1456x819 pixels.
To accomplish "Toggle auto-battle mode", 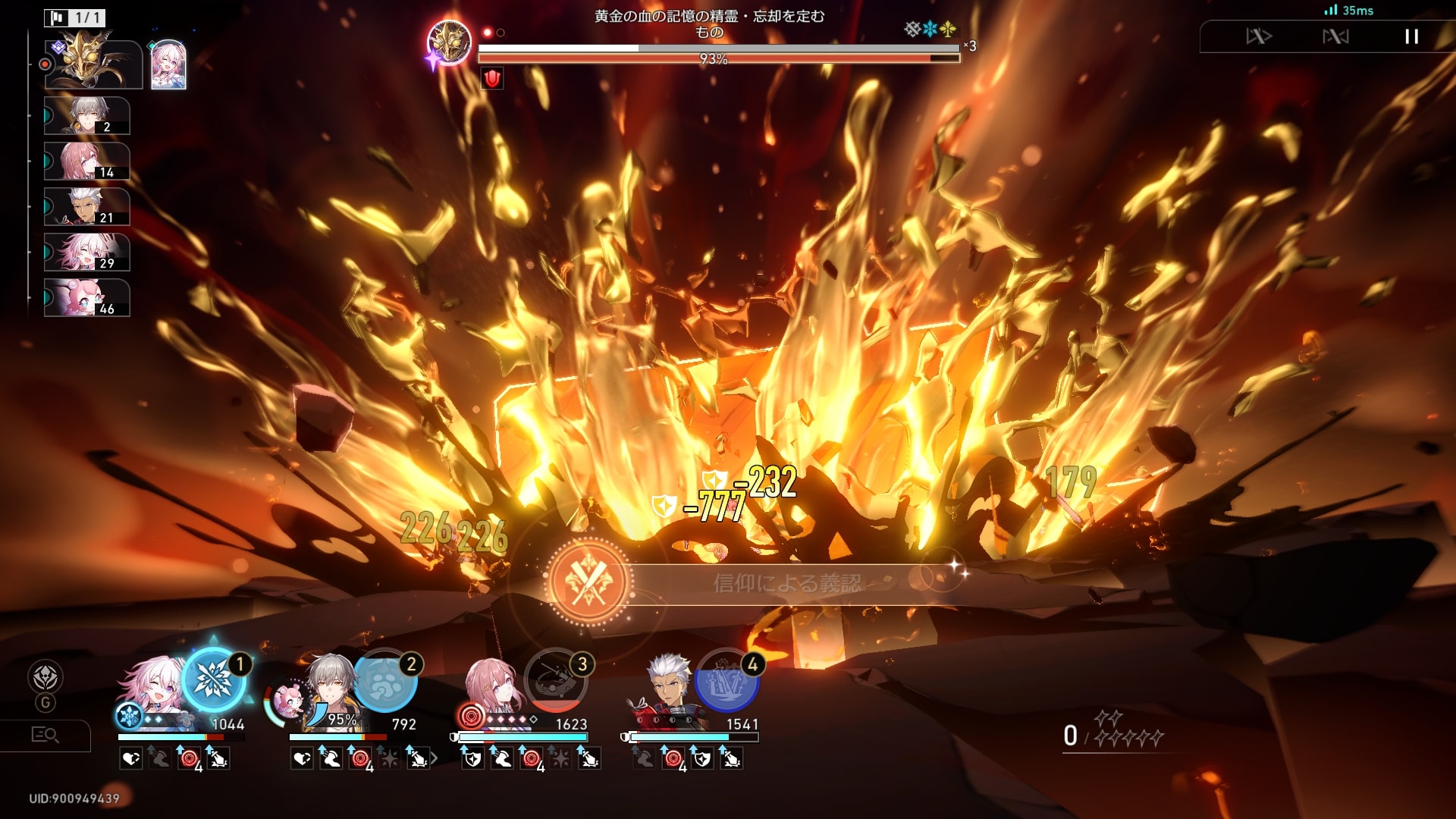I will [1335, 36].
